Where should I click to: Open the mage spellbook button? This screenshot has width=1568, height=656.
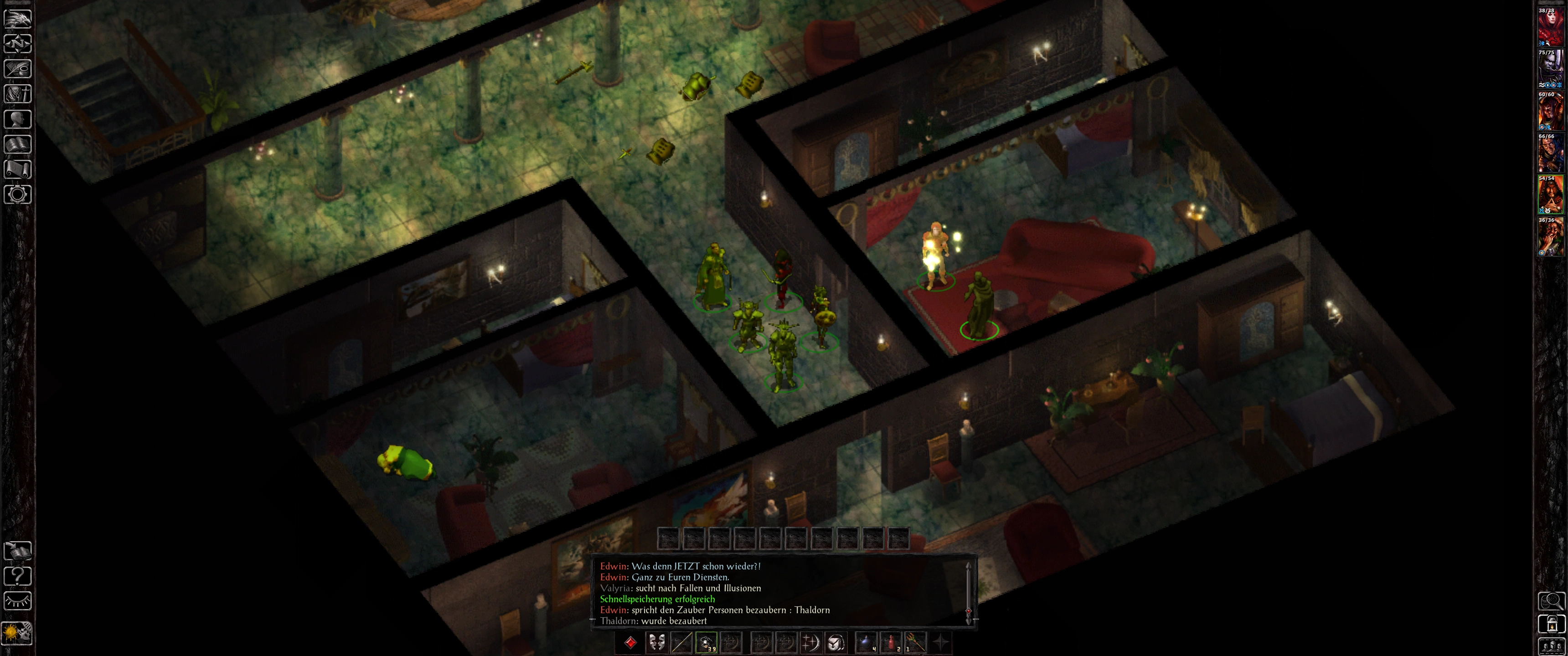(18, 144)
